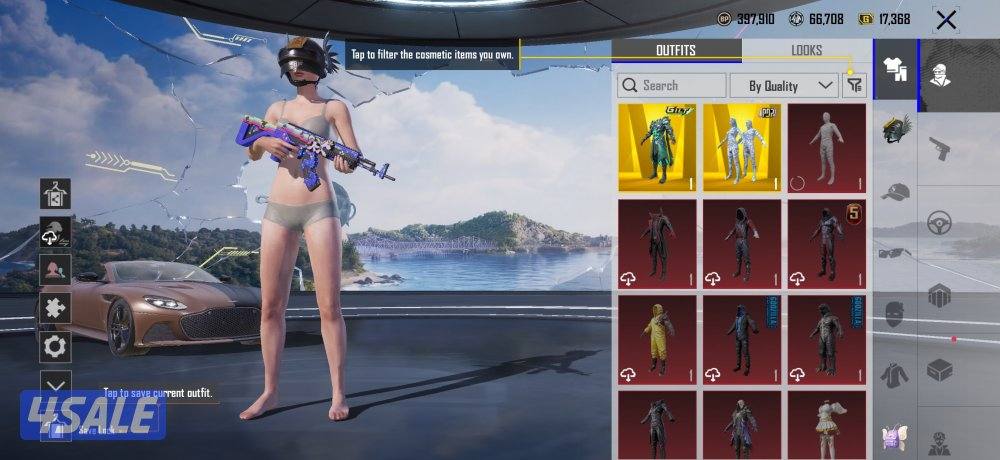Select the sunglasses eyewear category
The width and height of the screenshot is (1000, 460).
coord(895,252)
